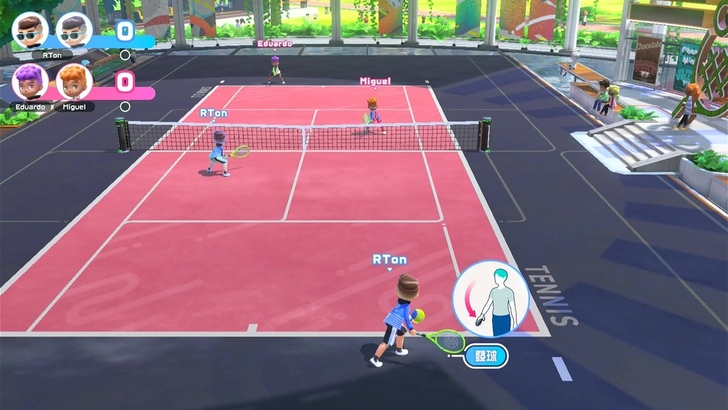
Task: Click the 發球 serve label
Action: coord(485,355)
